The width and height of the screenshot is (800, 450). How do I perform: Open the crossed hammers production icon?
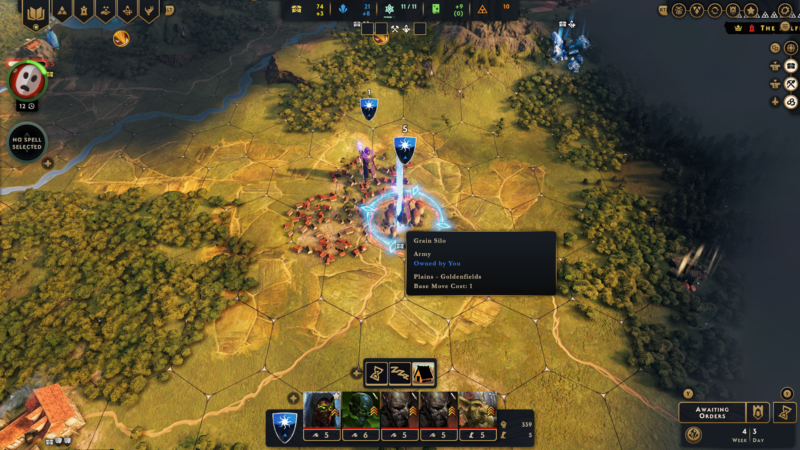[x=790, y=83]
